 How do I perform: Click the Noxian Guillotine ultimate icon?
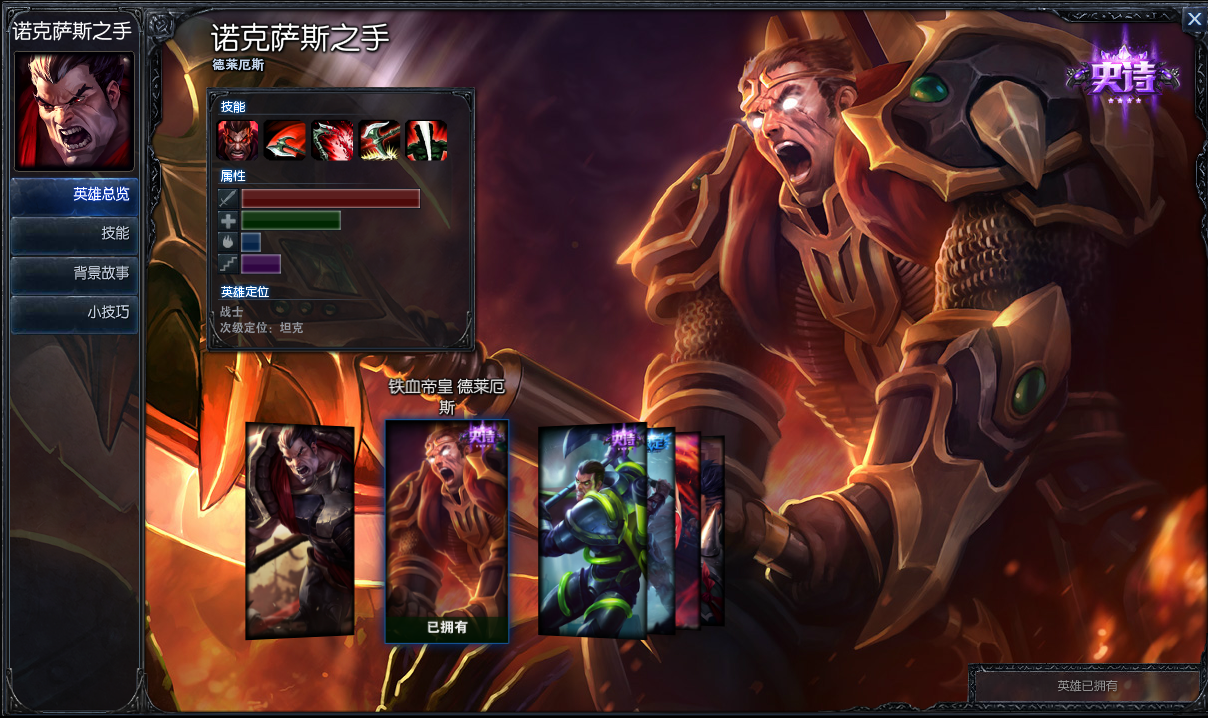click(426, 140)
